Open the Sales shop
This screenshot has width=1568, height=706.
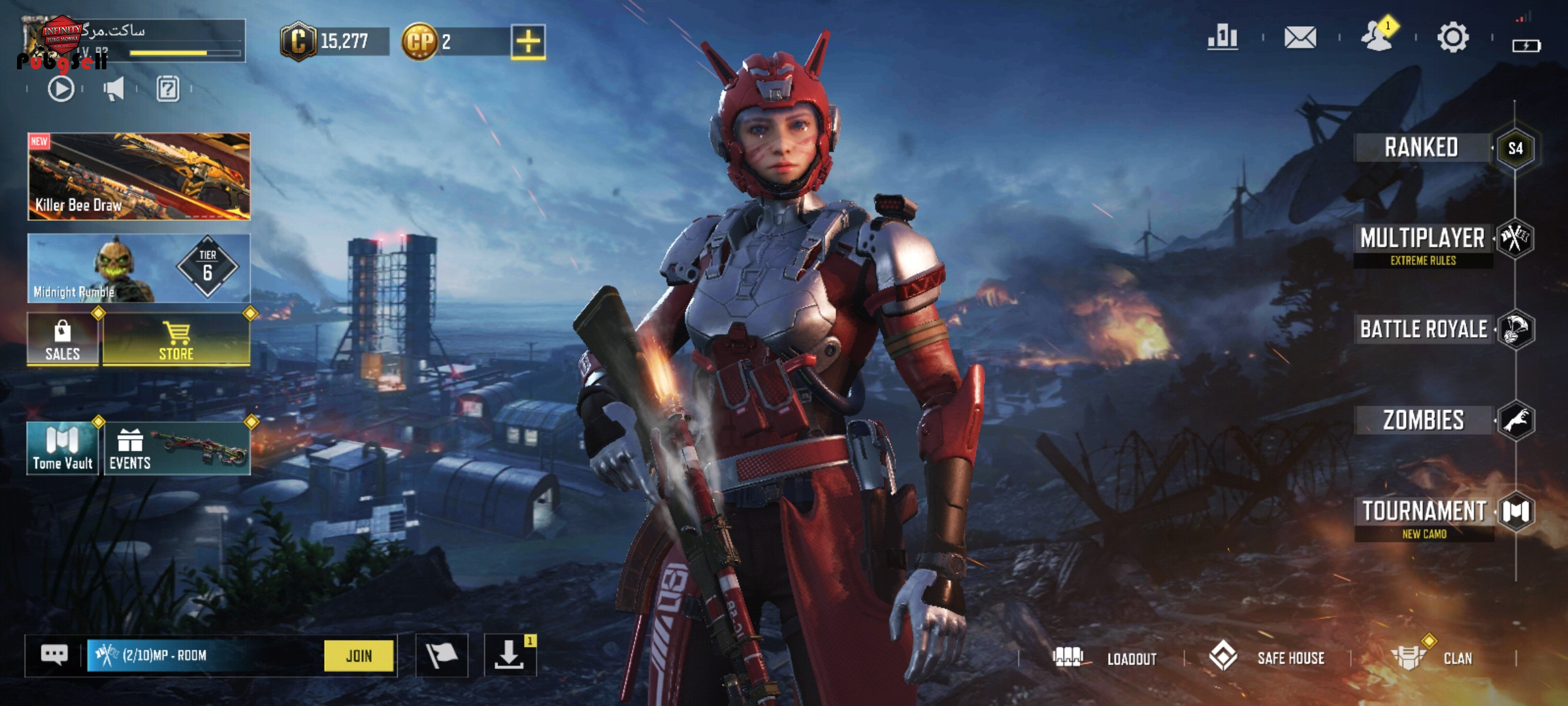pos(63,339)
